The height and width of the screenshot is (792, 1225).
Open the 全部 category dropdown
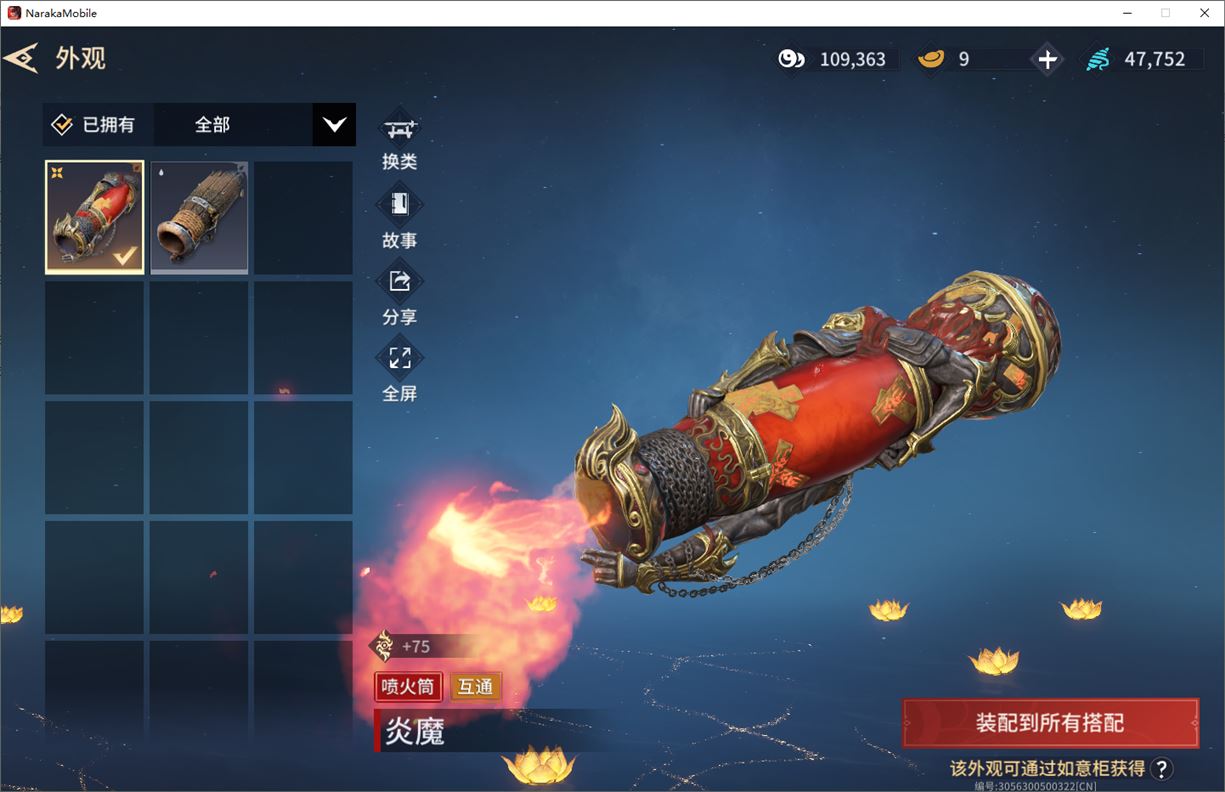[334, 125]
